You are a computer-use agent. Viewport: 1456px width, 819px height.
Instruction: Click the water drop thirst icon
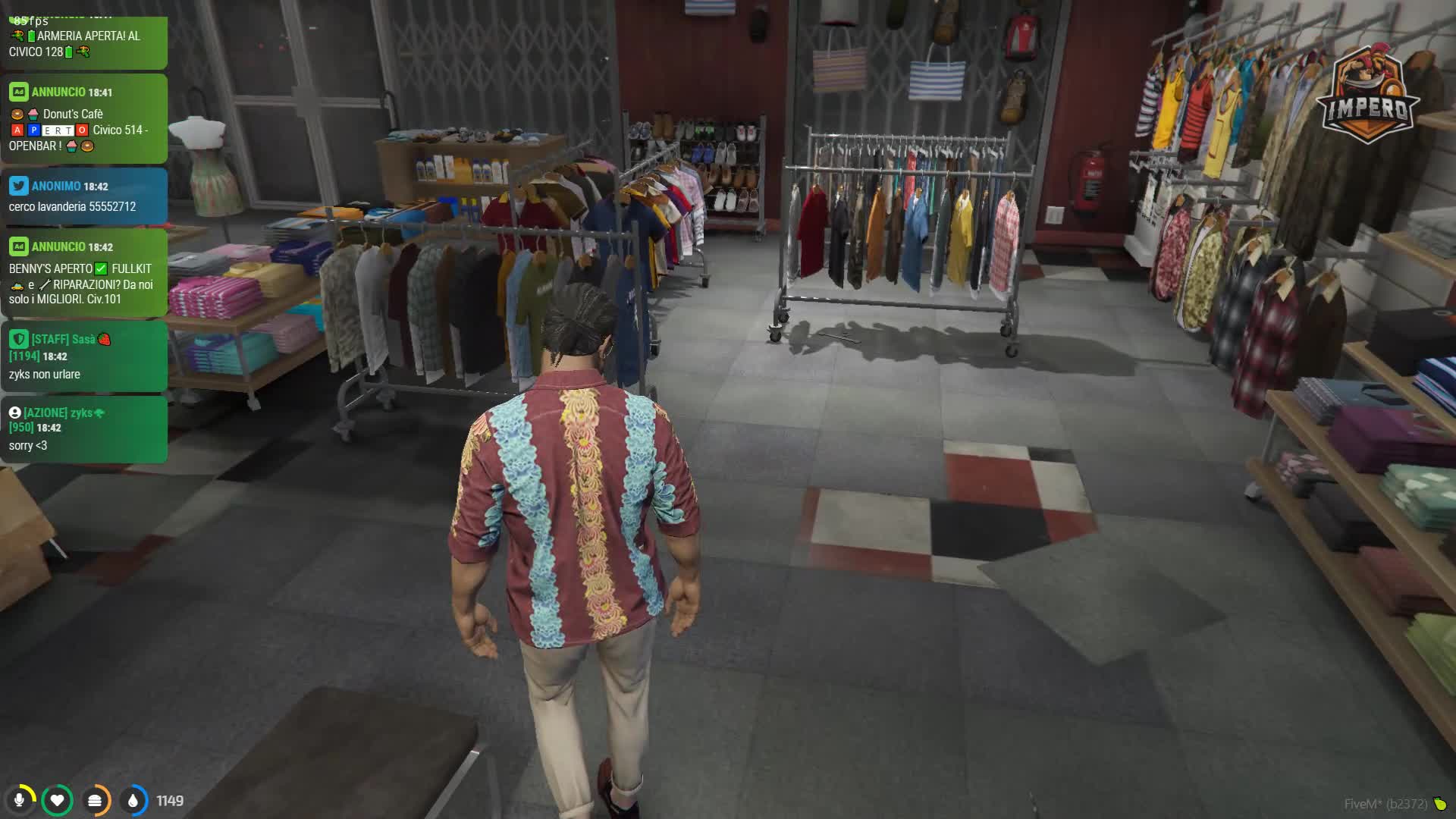[x=133, y=800]
